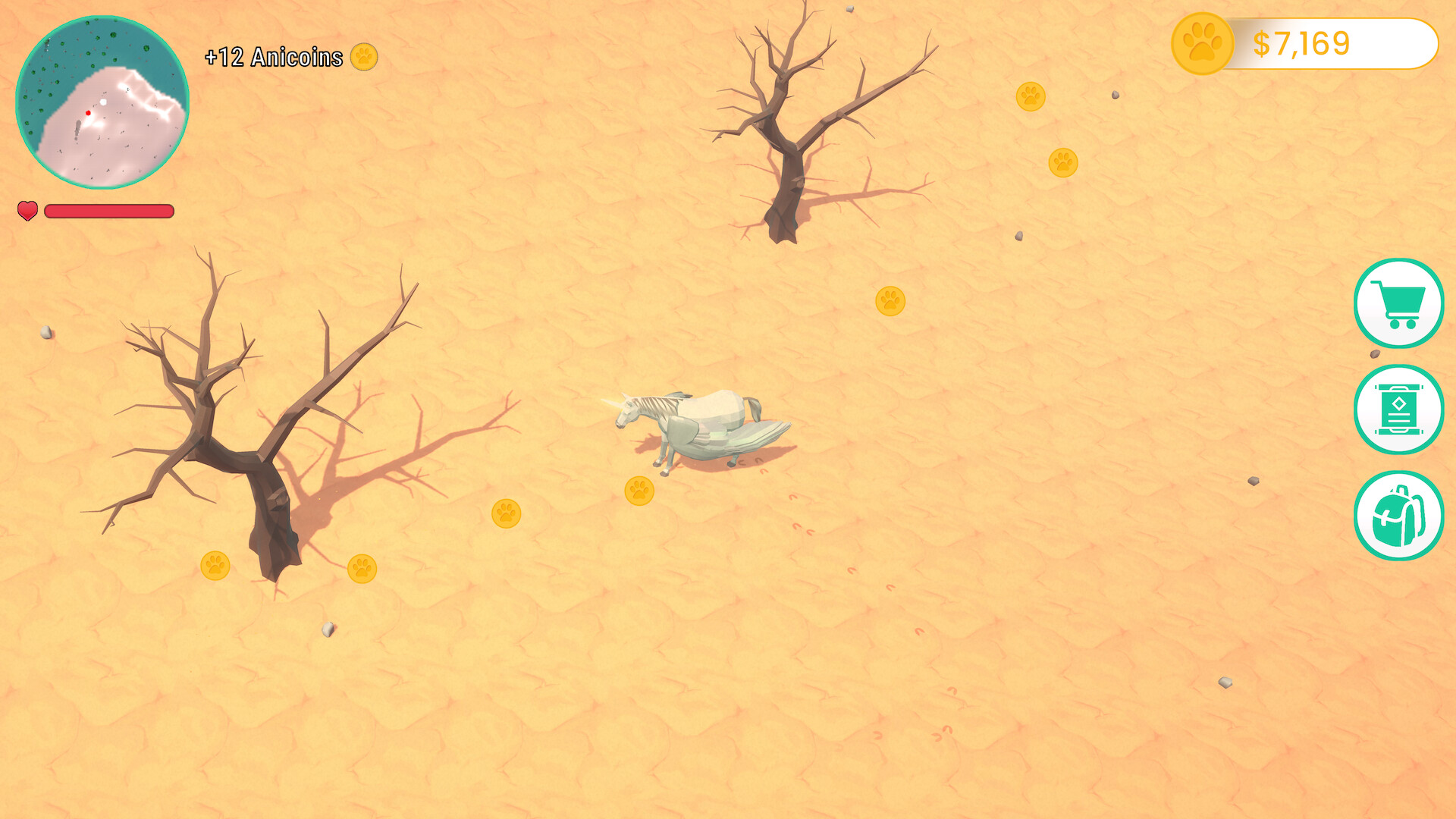Collect the paw coin by the left tree trunk

pos(216,566)
